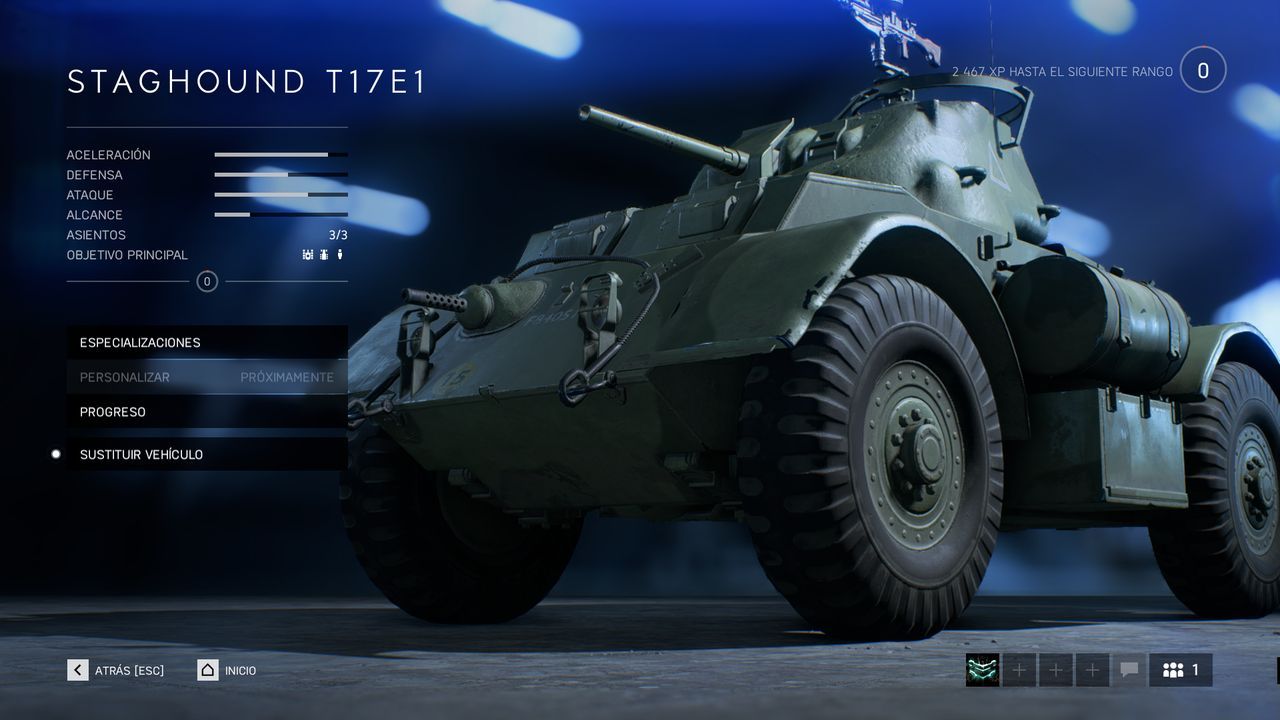Viewport: 1280px width, 720px height.
Task: Click the squad members icon showing 1
Action: coord(1180,670)
